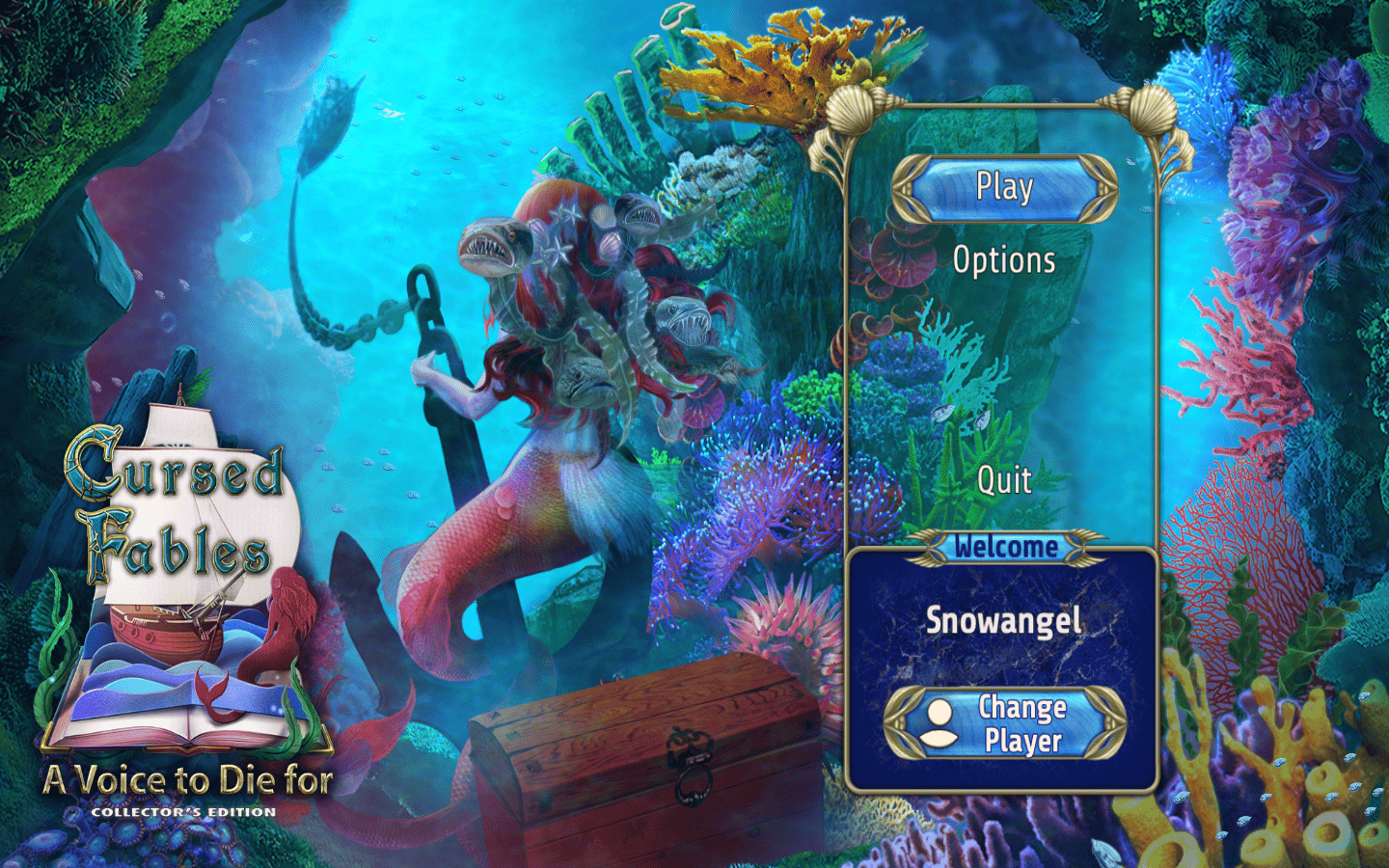Open the Options menu
The width and height of the screenshot is (1389, 868).
point(1003,260)
